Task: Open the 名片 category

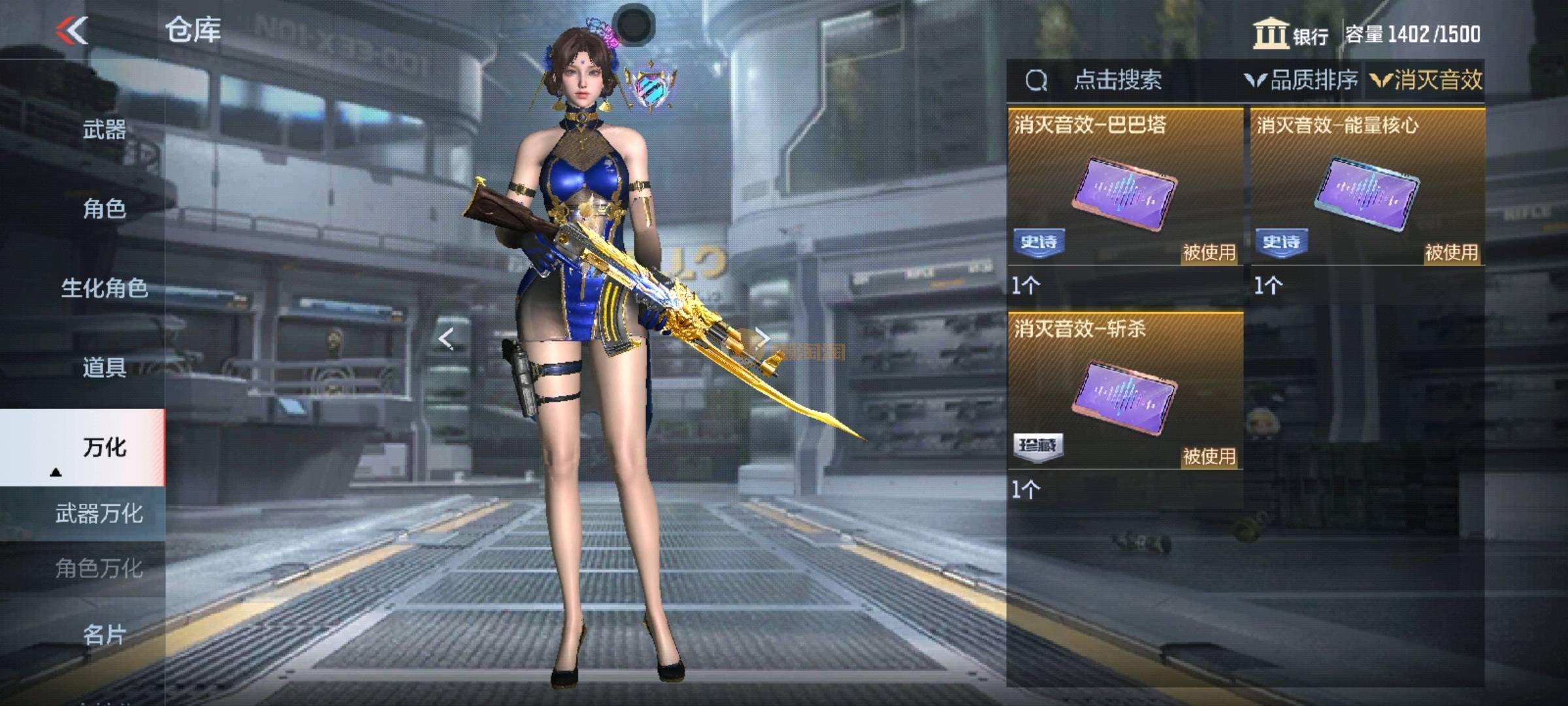Action: point(105,634)
